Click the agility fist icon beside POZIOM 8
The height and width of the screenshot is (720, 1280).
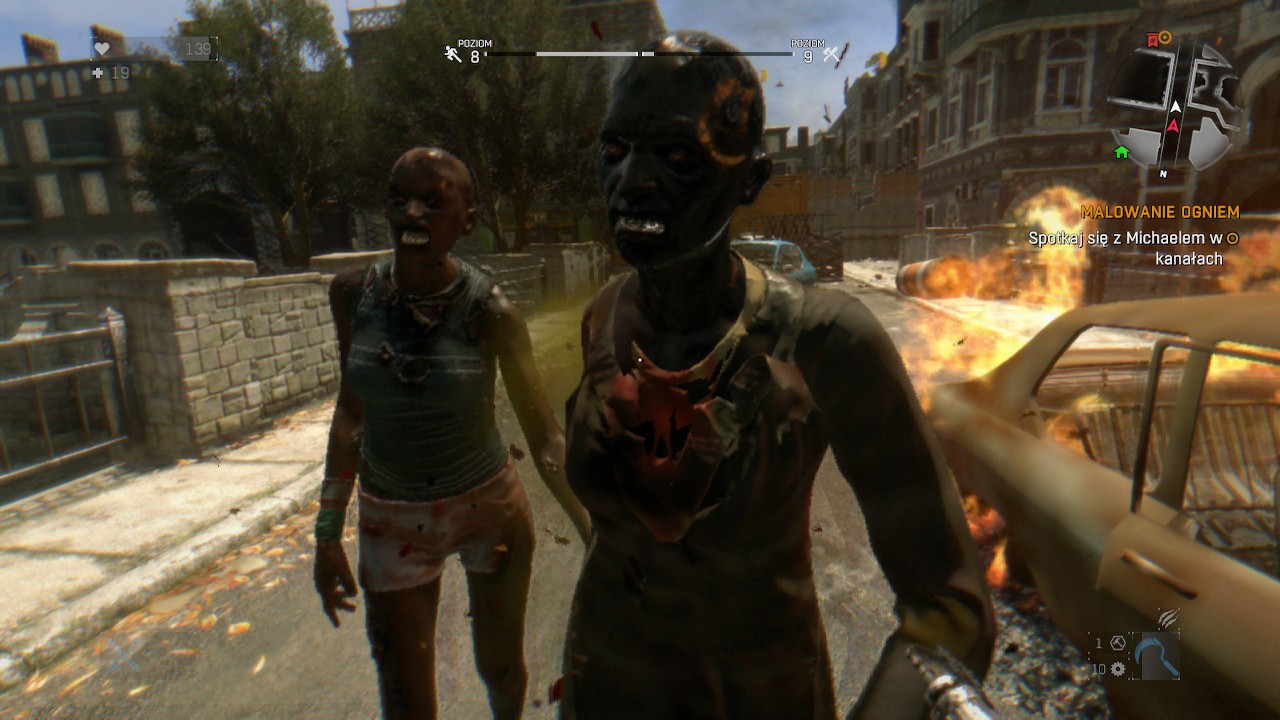click(x=452, y=54)
